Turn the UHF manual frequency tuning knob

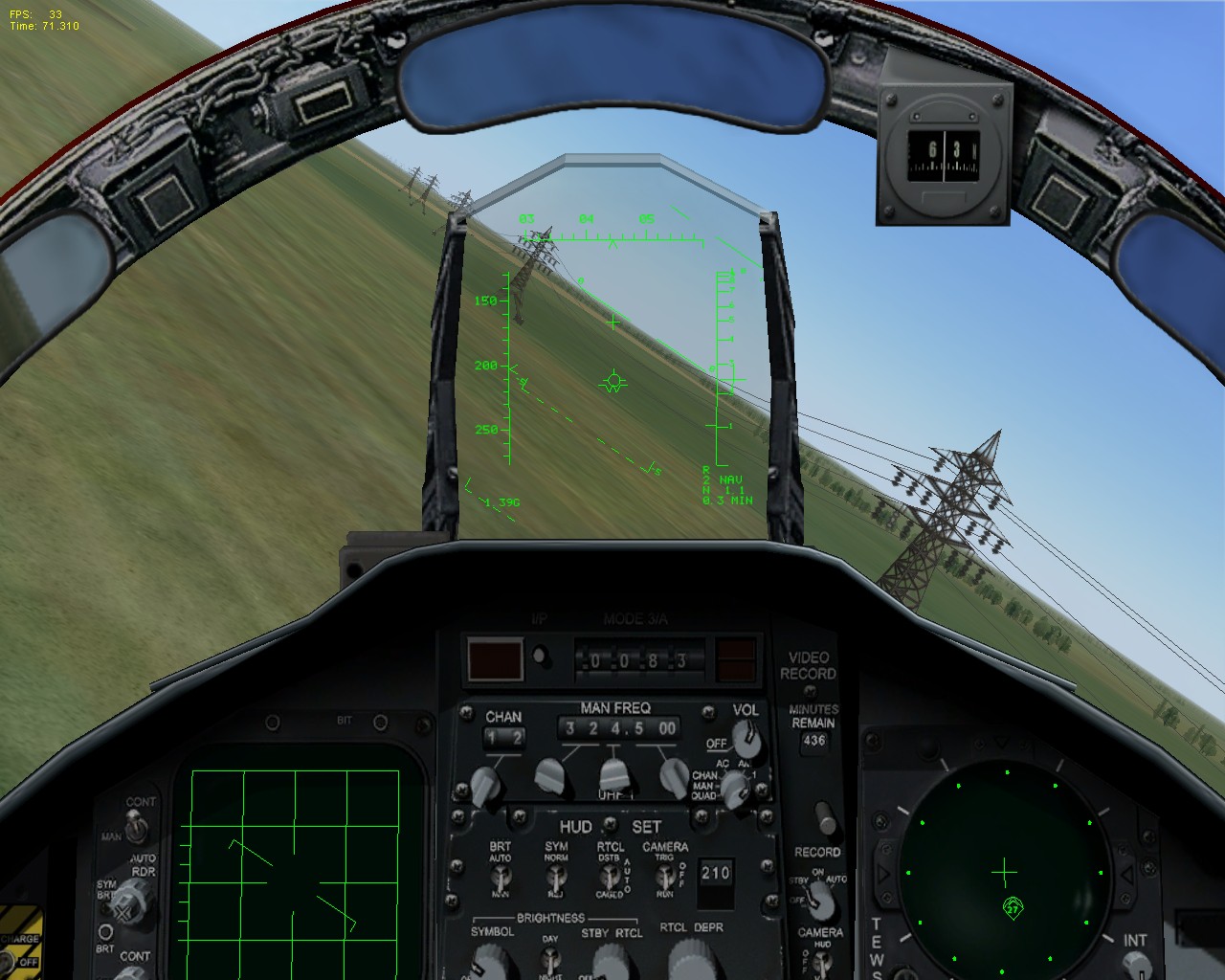(x=612, y=775)
